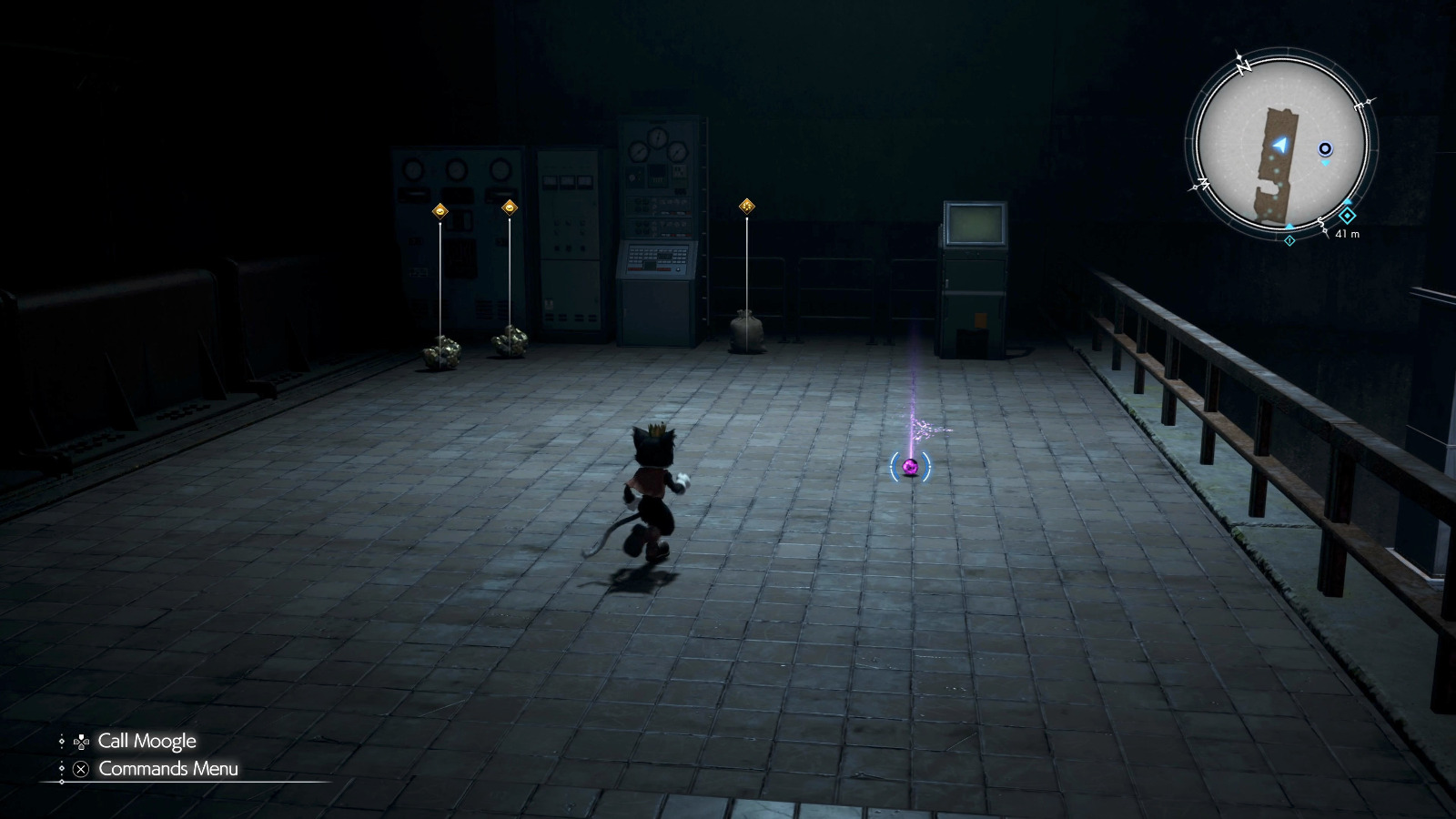This screenshot has height=819, width=1456.
Task: Select the cyan diamond objective marker below the minimap
Action: 1347,216
